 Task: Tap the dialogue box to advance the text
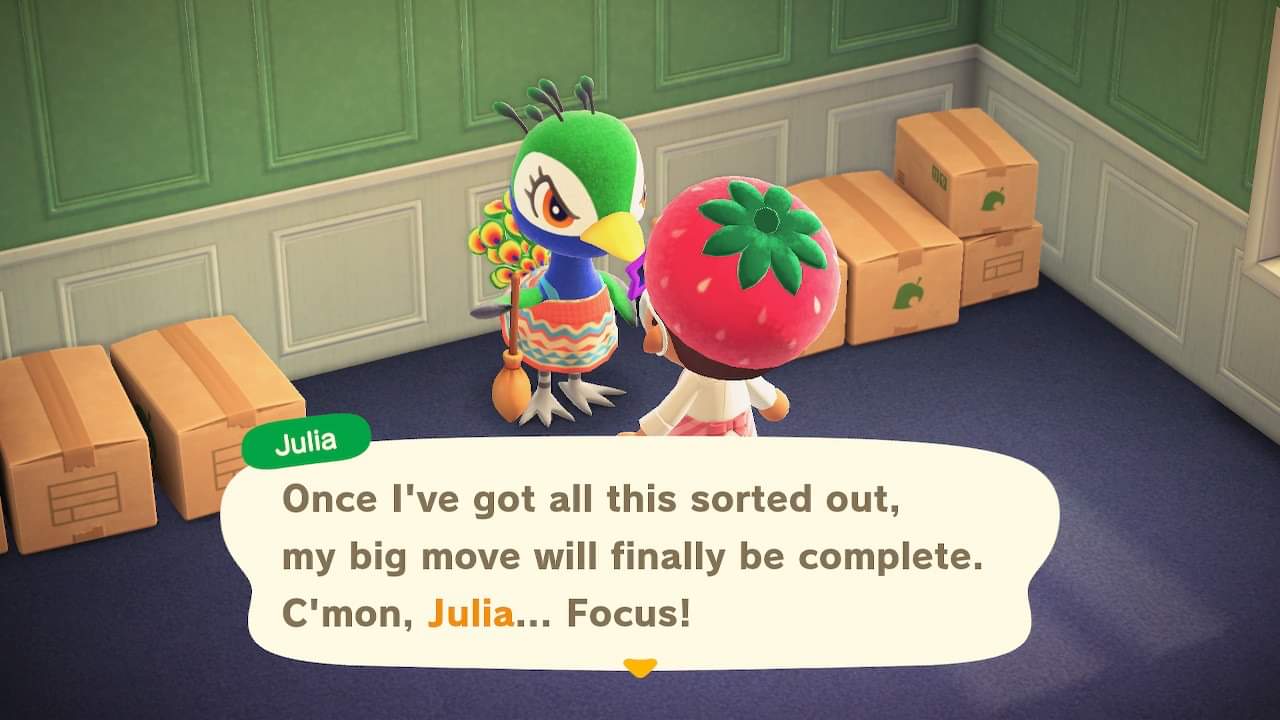pyautogui.click(x=640, y=550)
